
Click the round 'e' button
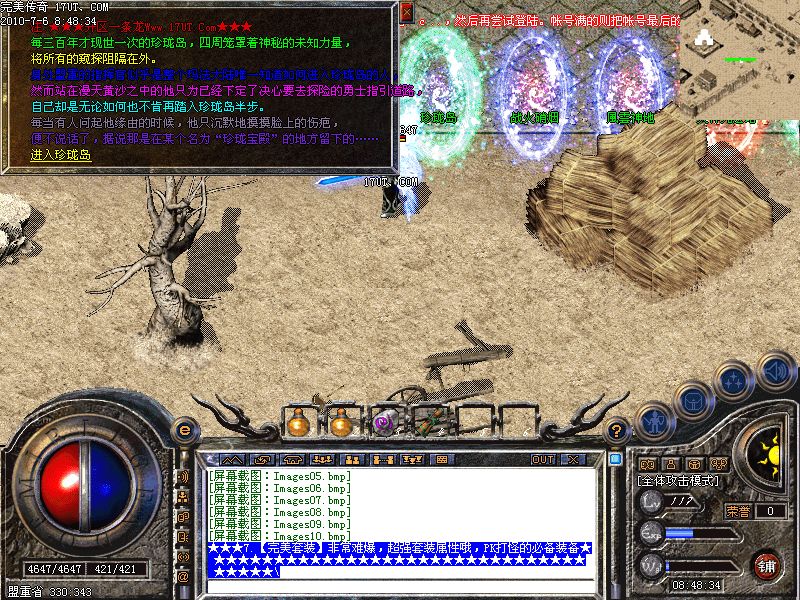pos(185,429)
